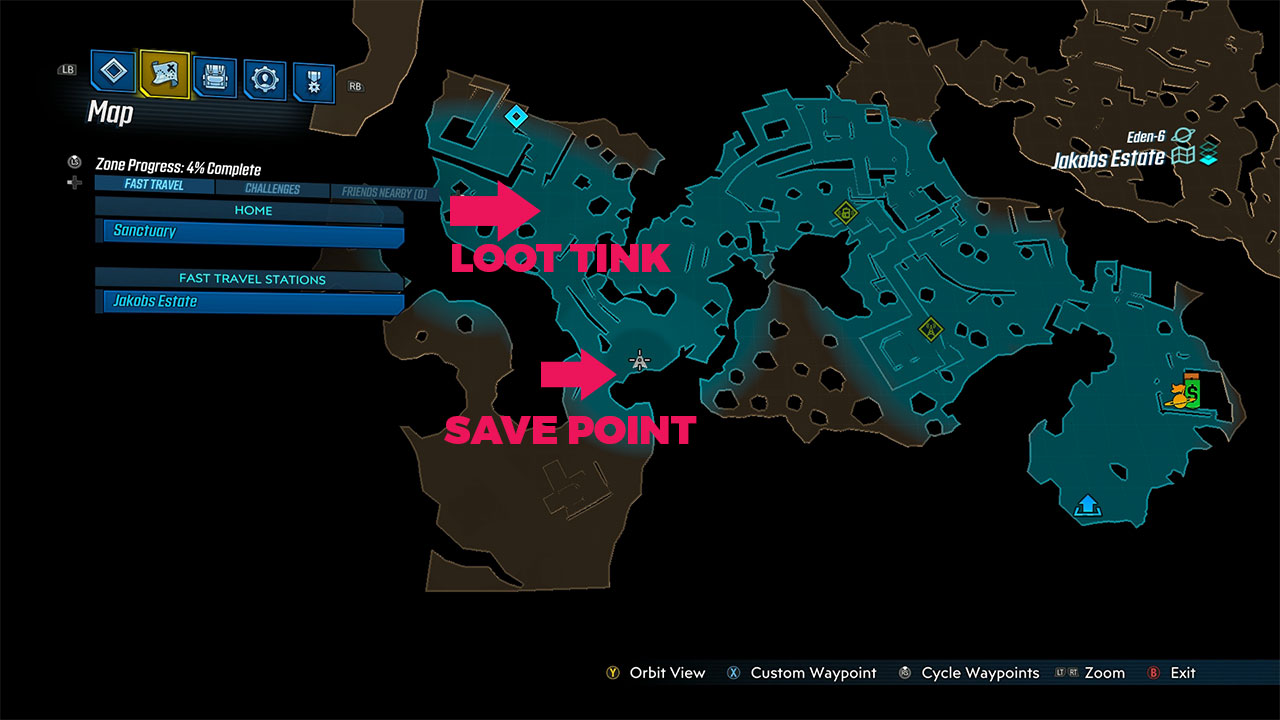Select the Fast Travel tab
This screenshot has width=1280, height=720.
pyautogui.click(x=152, y=184)
